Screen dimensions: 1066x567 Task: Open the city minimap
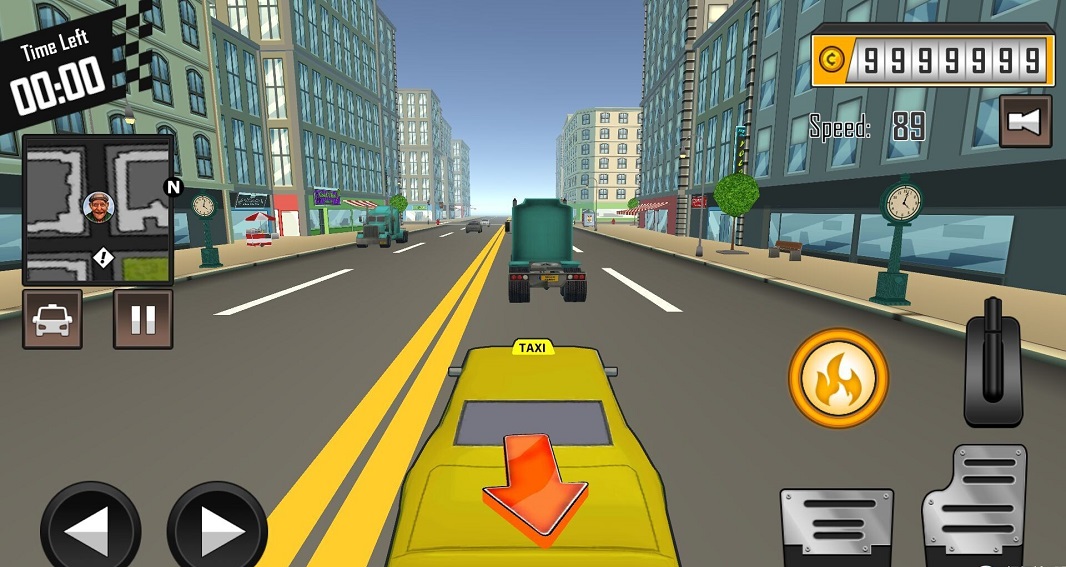point(98,210)
